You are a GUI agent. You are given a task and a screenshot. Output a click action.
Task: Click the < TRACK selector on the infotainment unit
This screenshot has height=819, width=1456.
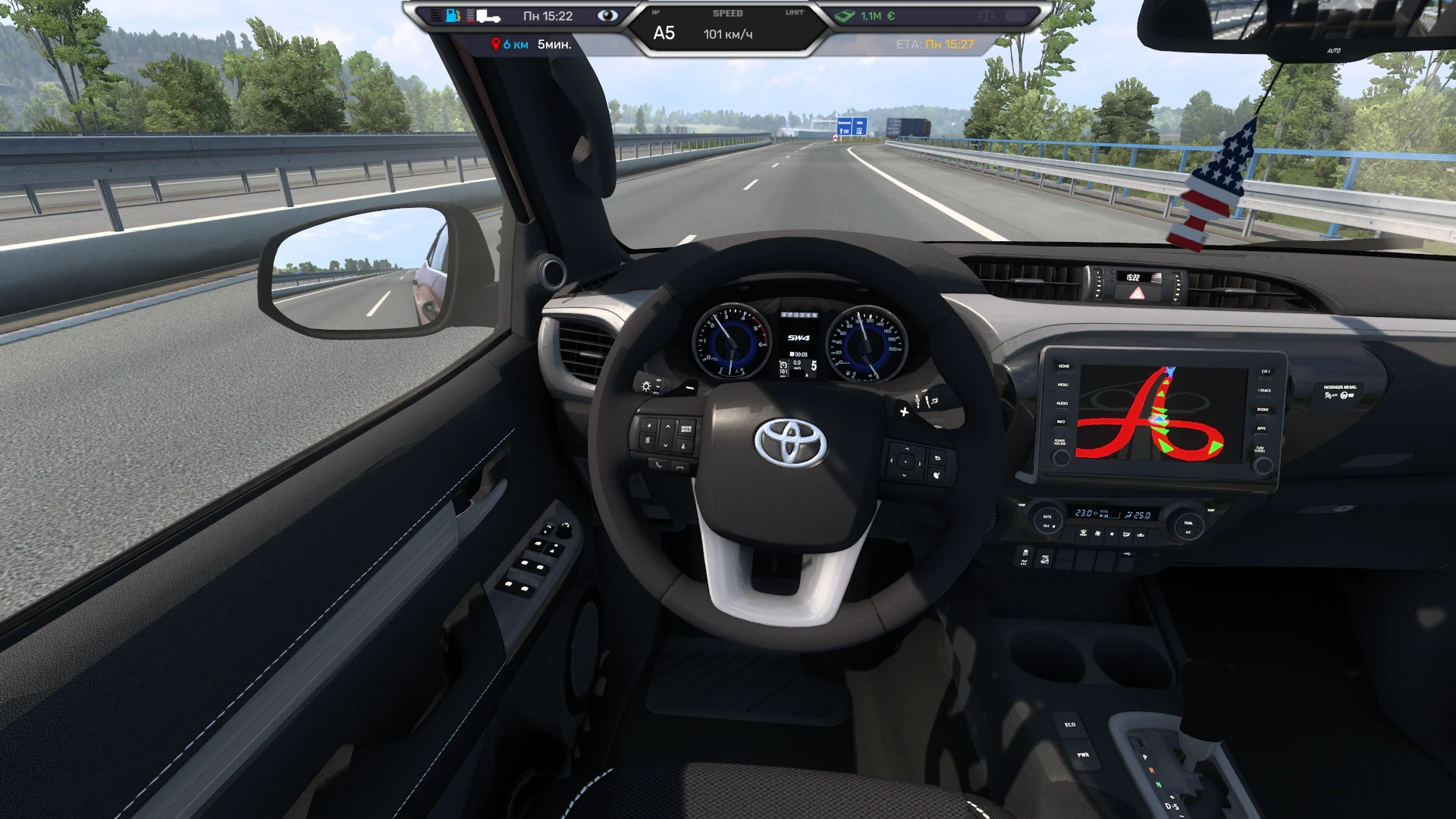(1264, 391)
